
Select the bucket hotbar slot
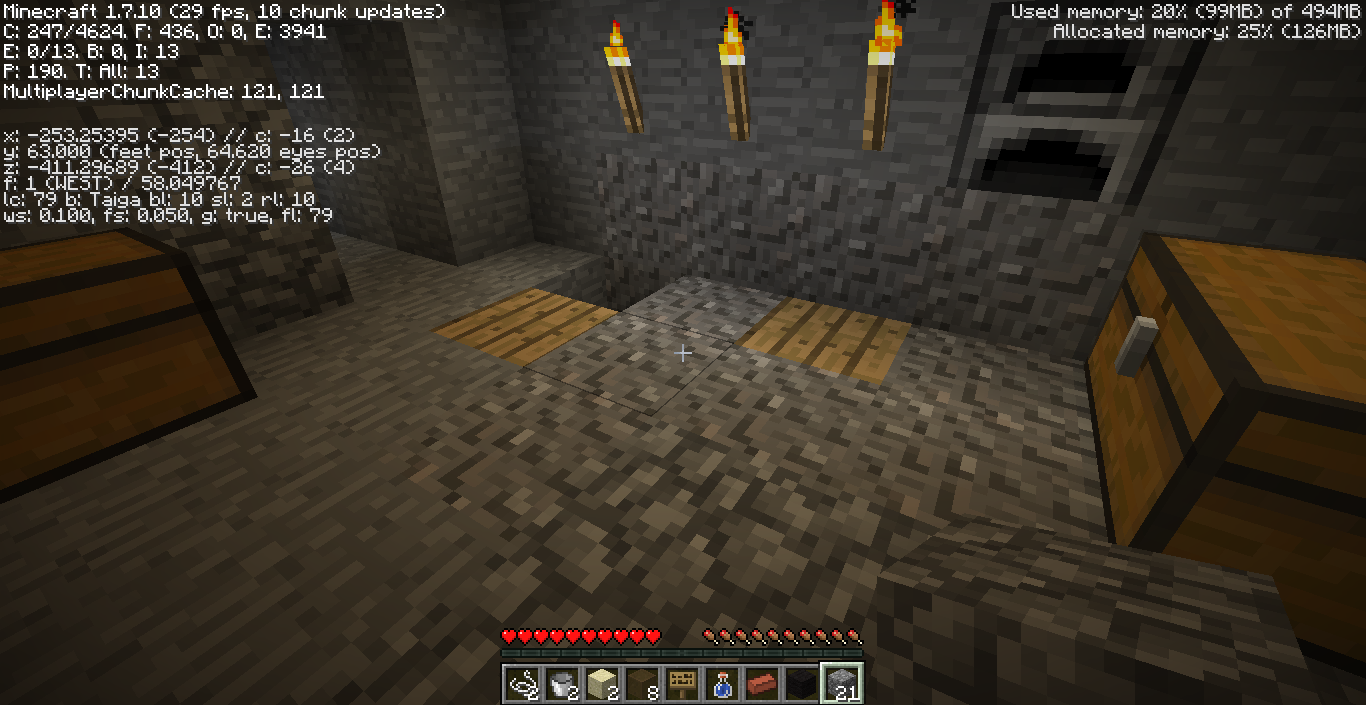(x=562, y=683)
